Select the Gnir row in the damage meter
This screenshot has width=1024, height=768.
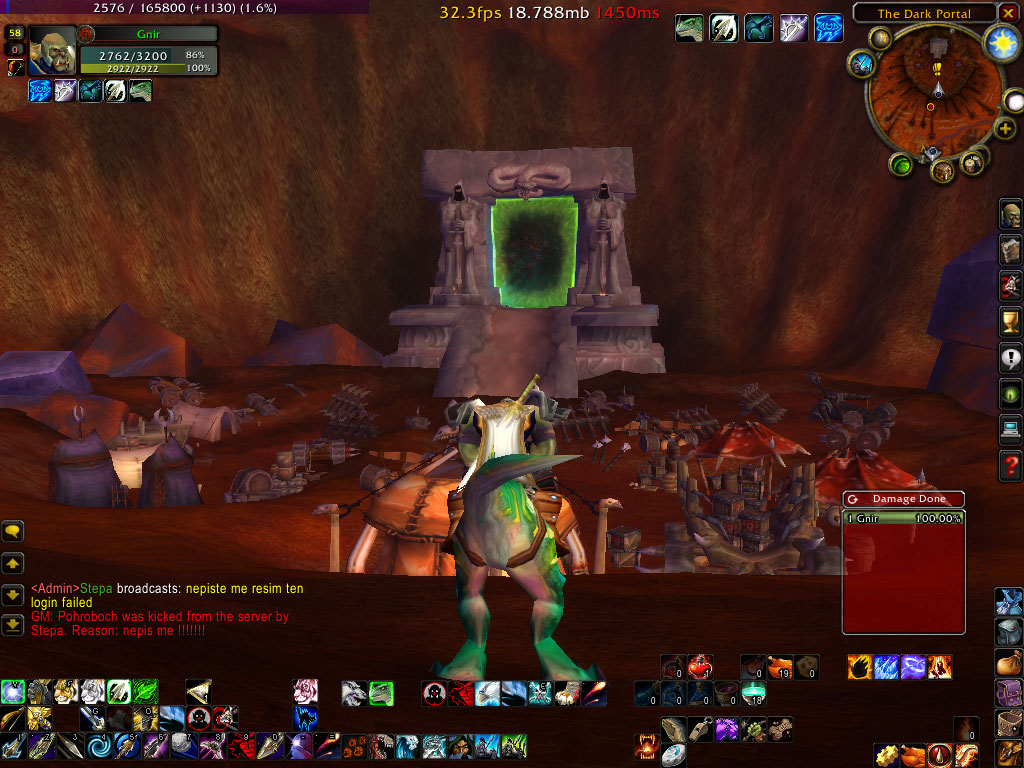pyautogui.click(x=903, y=518)
